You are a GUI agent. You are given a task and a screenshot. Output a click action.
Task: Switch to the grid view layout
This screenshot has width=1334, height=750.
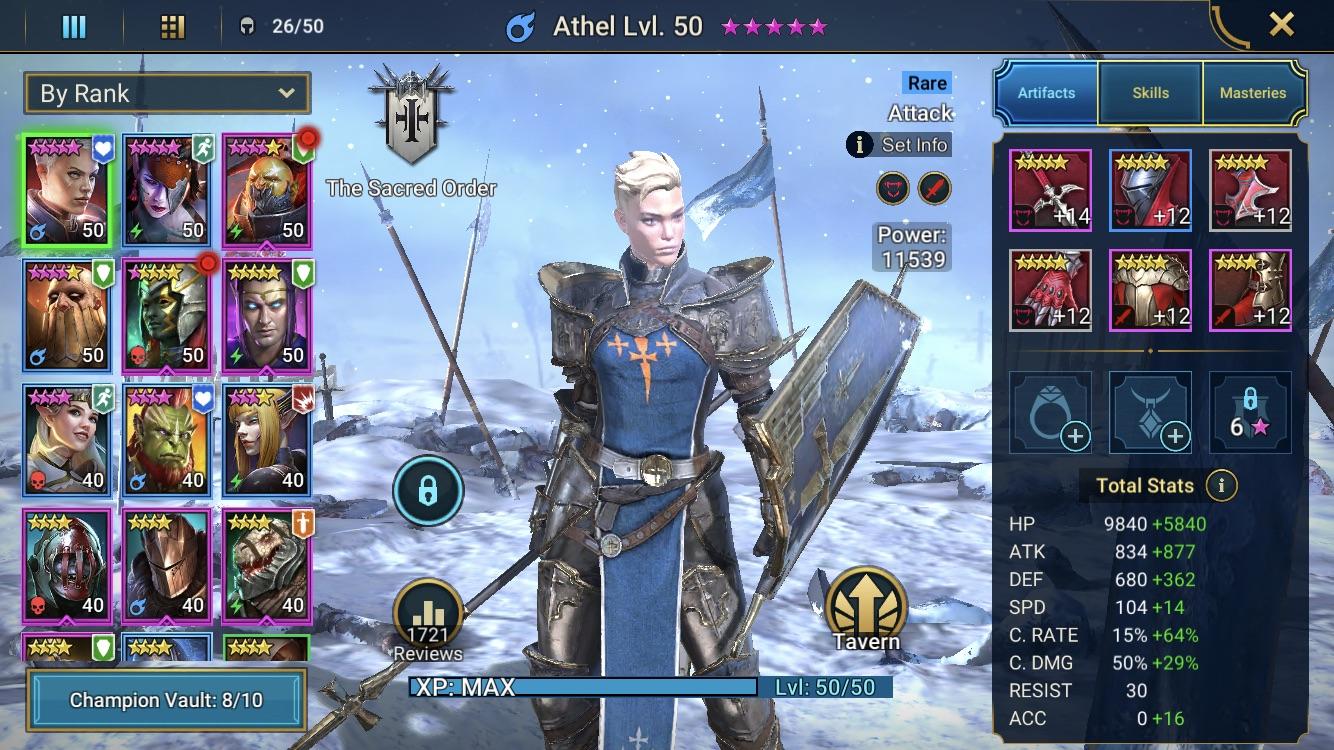point(173,26)
